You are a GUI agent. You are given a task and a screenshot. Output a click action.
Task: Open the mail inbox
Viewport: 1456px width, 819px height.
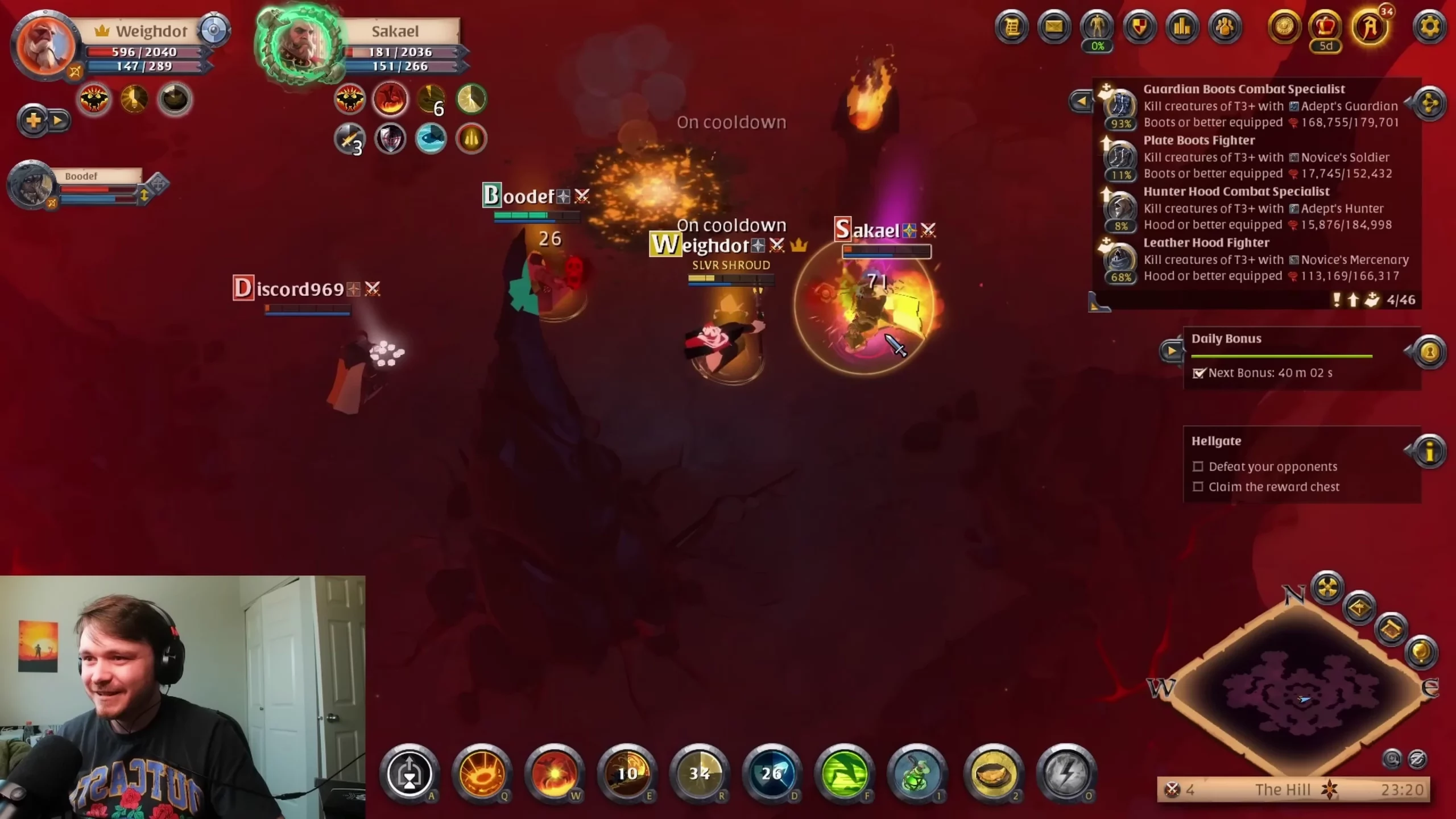pyautogui.click(x=1054, y=27)
